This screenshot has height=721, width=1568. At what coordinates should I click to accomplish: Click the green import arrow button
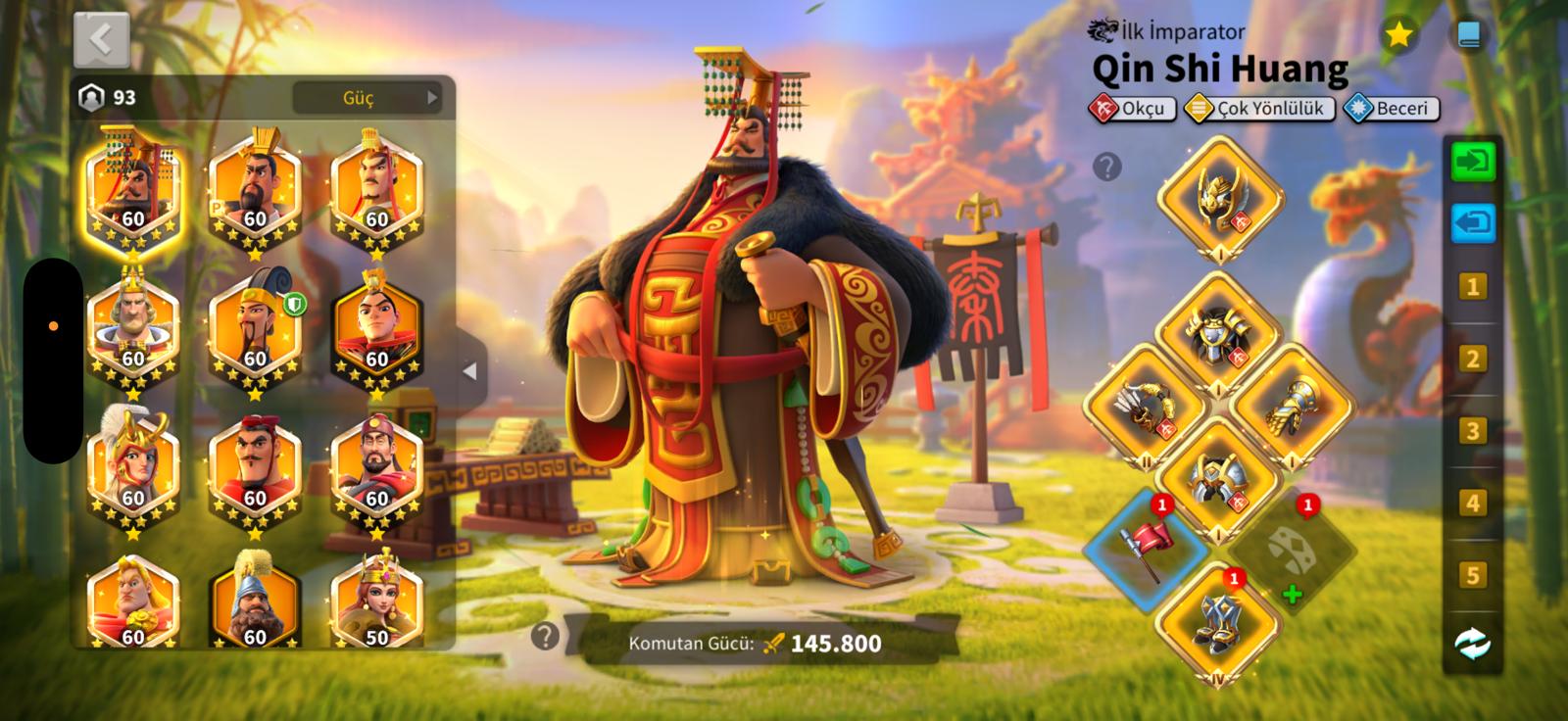(1472, 160)
